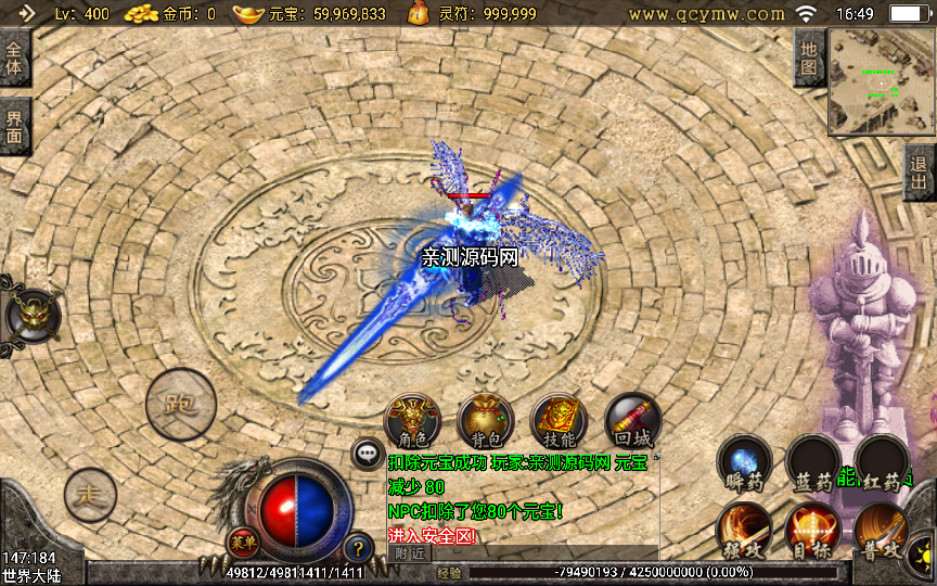Use the 红药 health potion slot
This screenshot has width=937, height=586.
881,463
